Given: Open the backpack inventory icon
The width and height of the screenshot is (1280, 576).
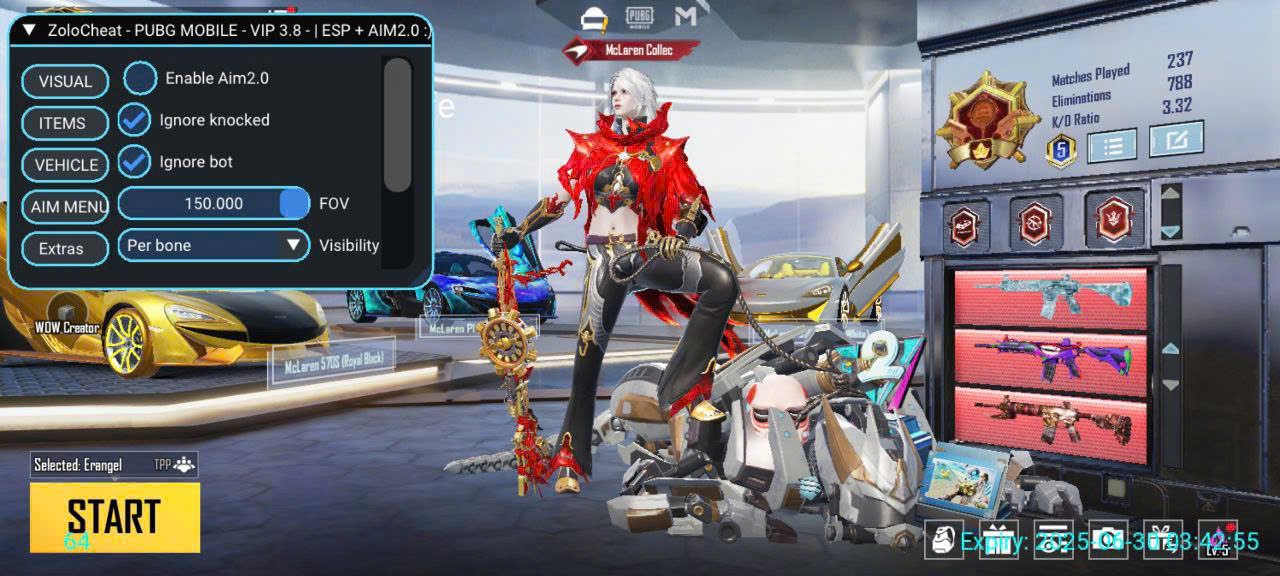Looking at the screenshot, I should click(943, 540).
